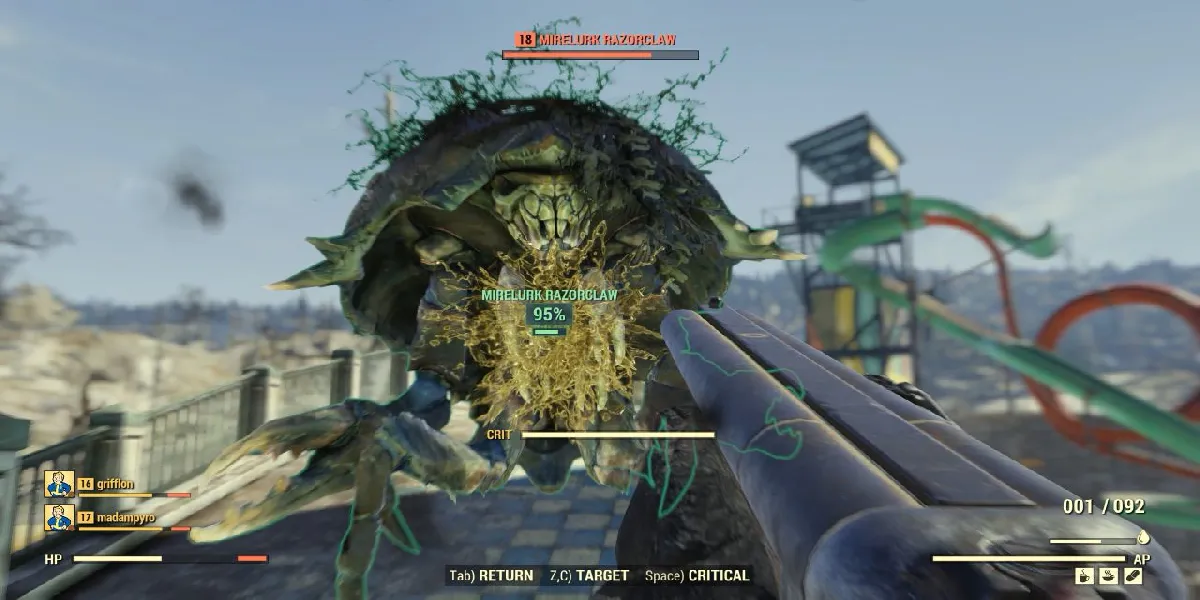
Task: Click the coffee cup status icon
Action: pyautogui.click(x=1085, y=576)
